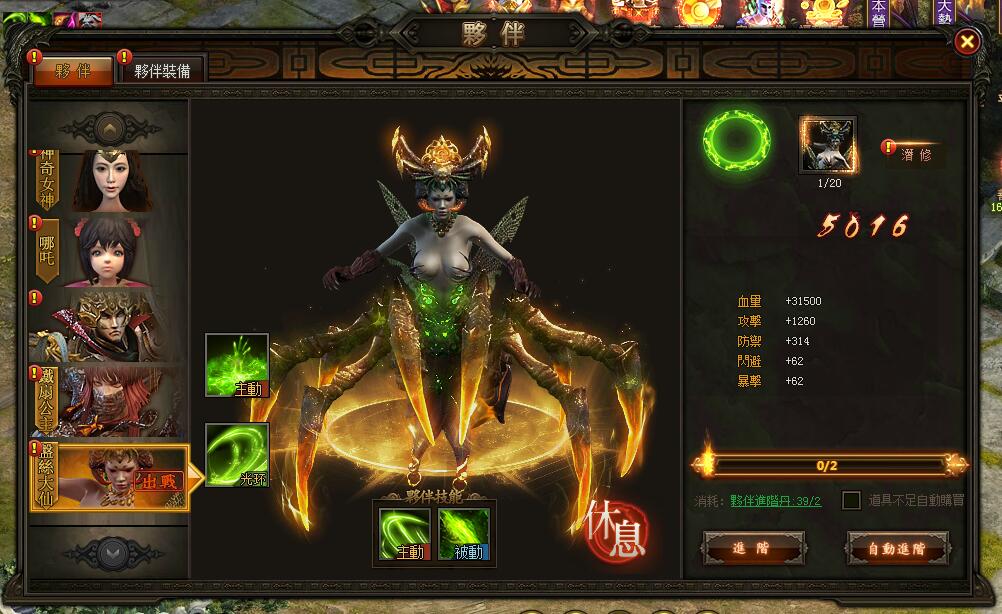Select the 被動 companion skill icon
1002x614 pixels.
click(x=464, y=533)
